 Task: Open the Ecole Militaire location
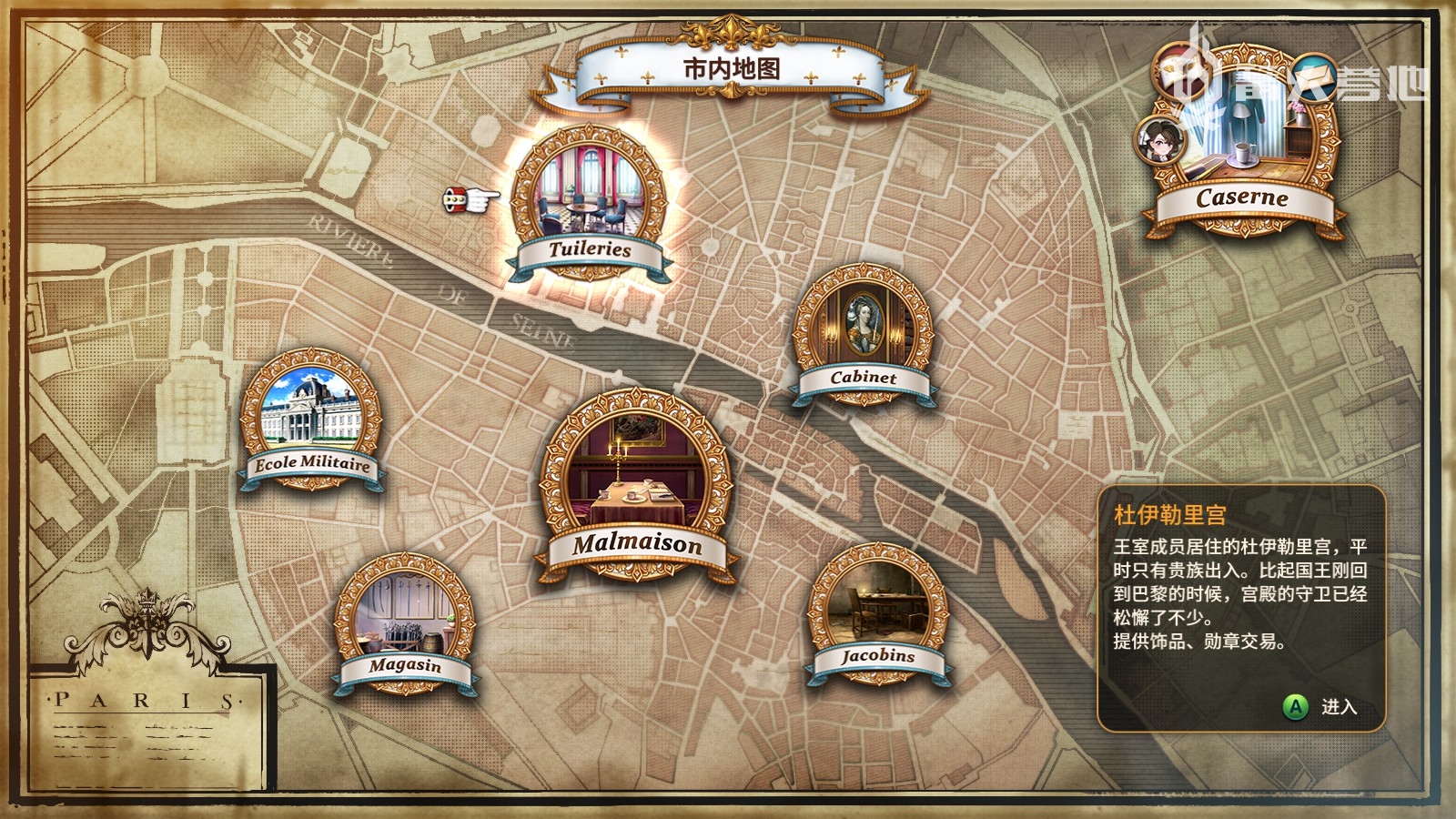[x=311, y=420]
